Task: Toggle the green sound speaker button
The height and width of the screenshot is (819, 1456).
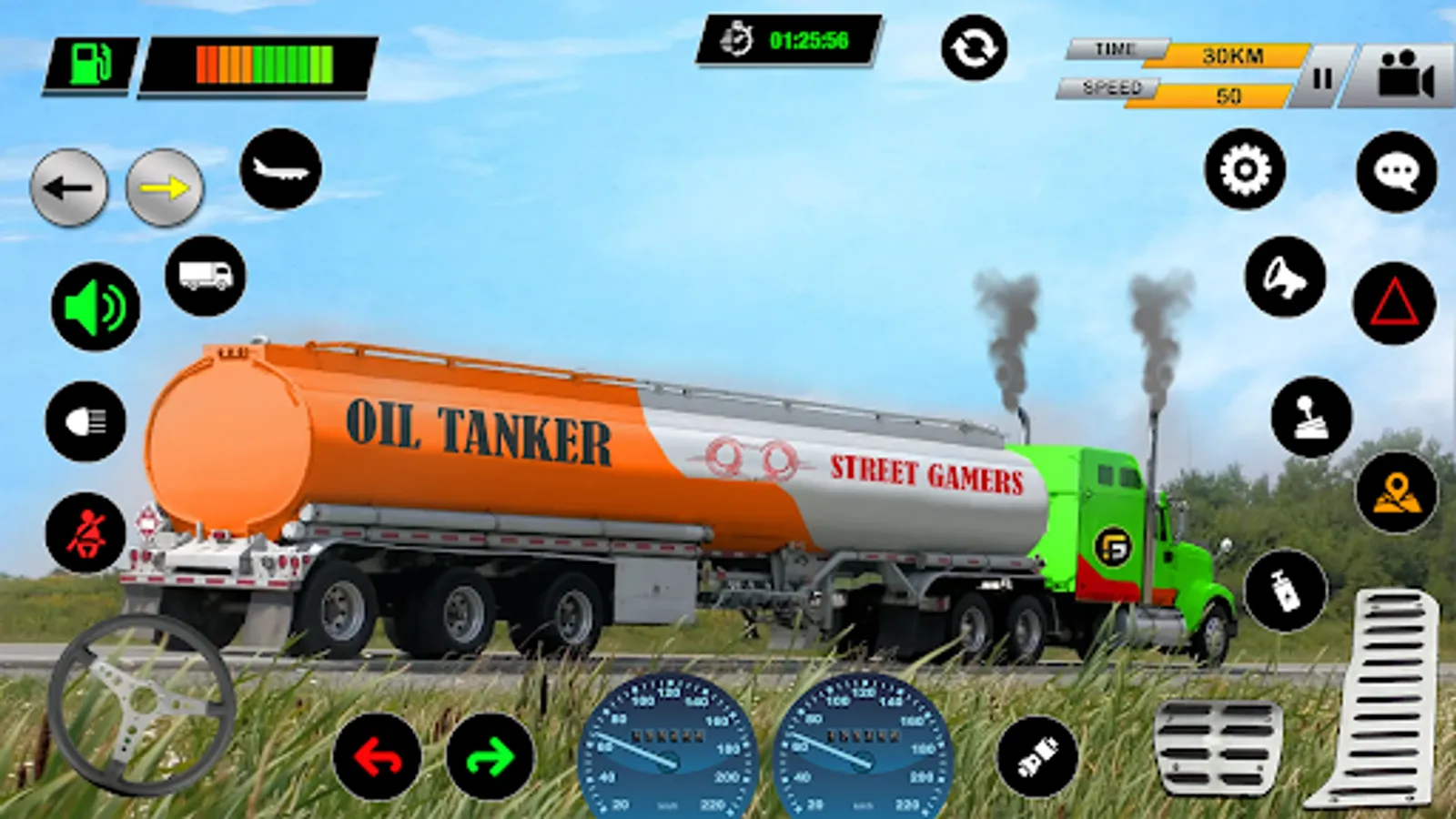Action: pos(96,307)
